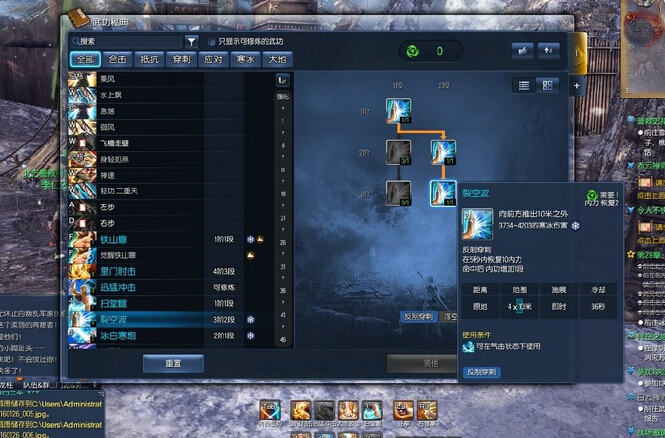Click the 重置 reset button
This screenshot has height=438, width=665.
pyautogui.click(x=173, y=363)
